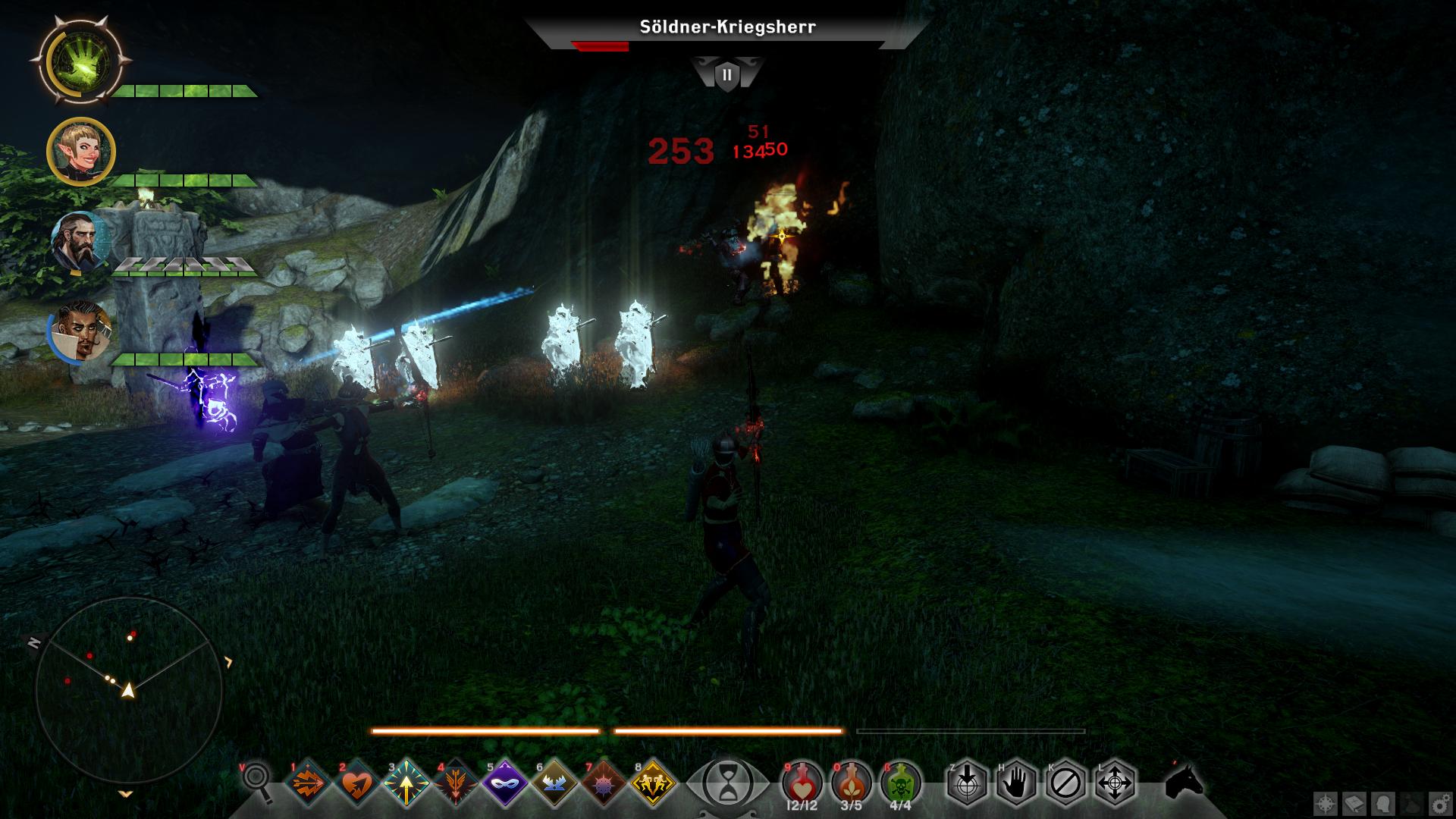
Task: Activate the heart-with-arrow ability
Action: pos(358,783)
